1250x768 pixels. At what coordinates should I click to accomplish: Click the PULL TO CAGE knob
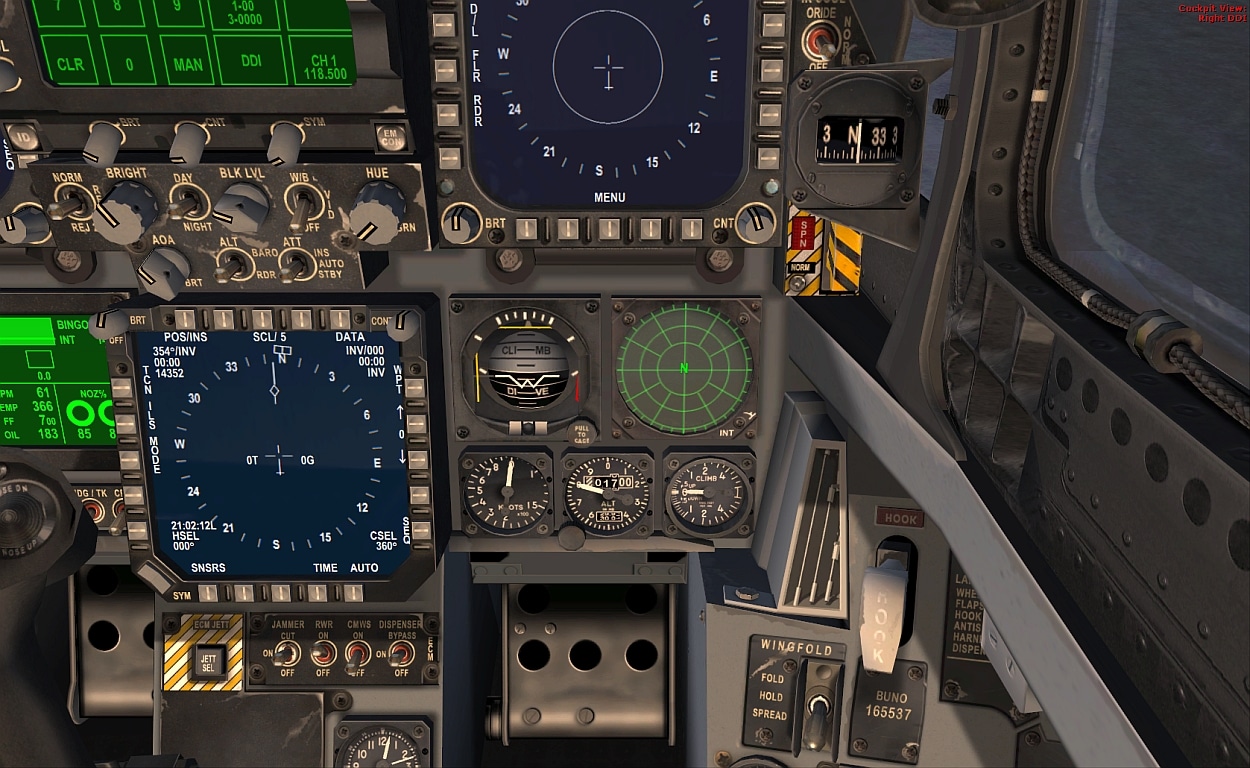(x=582, y=434)
